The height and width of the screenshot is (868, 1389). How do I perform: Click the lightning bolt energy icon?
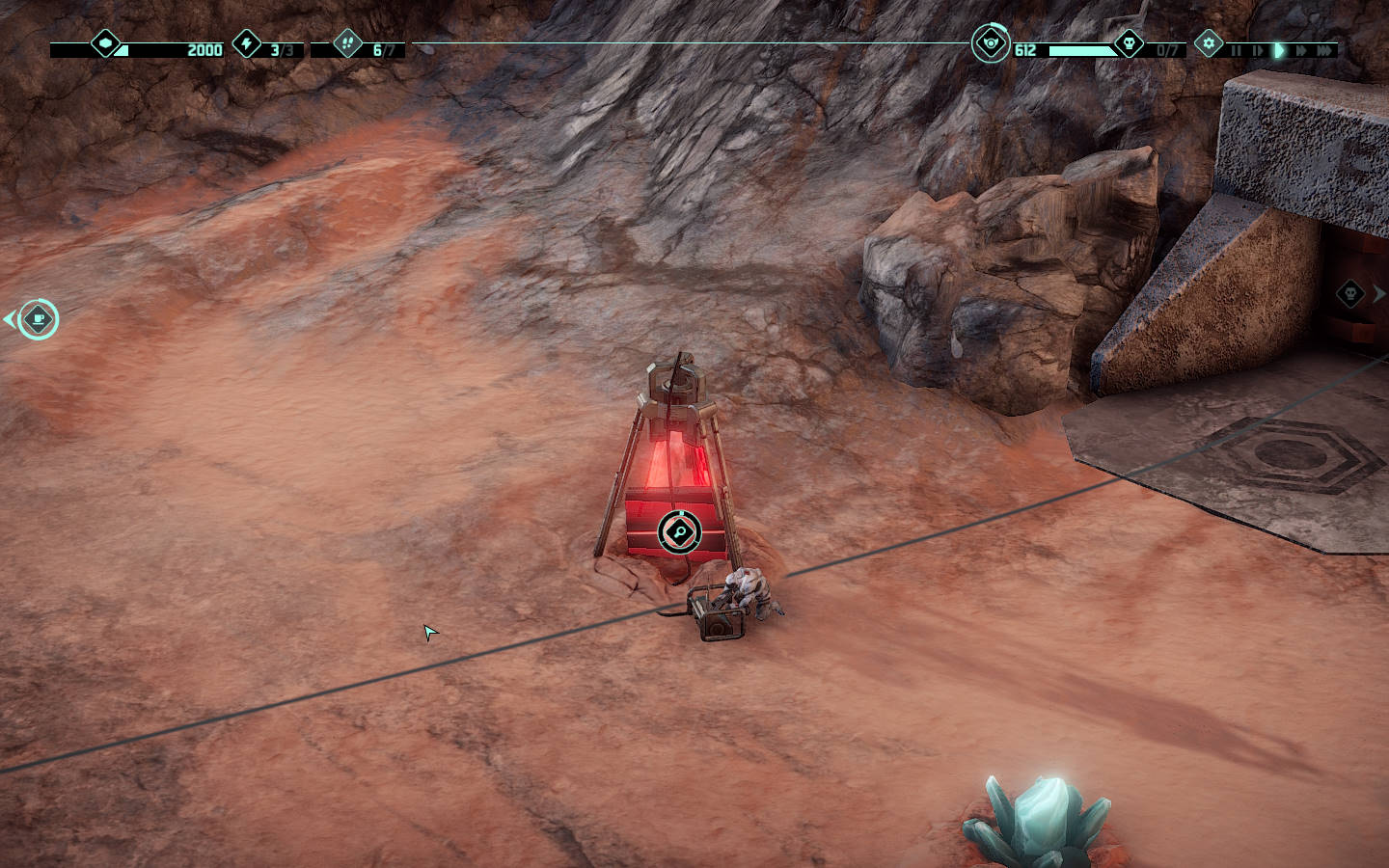click(248, 43)
